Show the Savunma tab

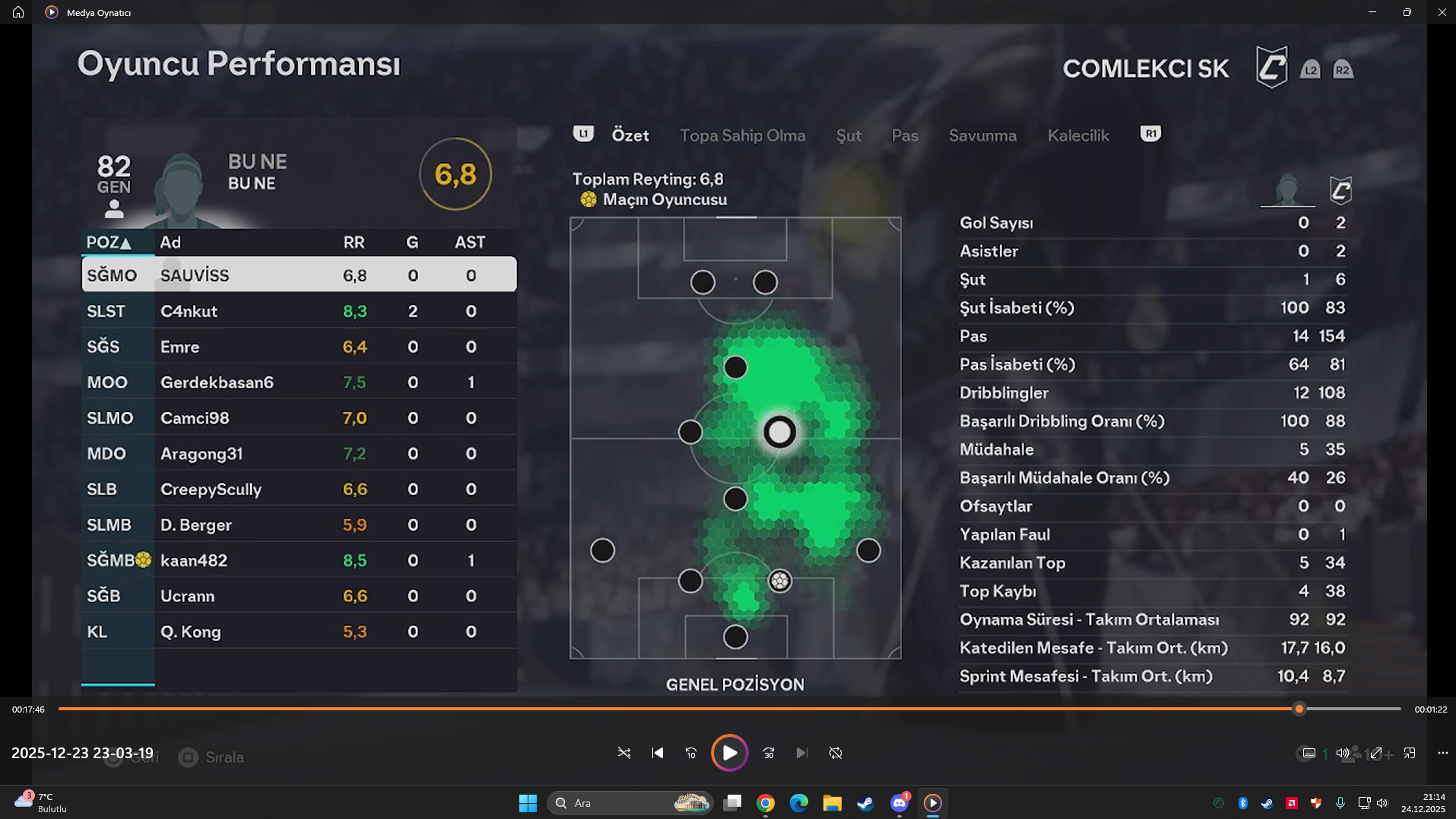[982, 135]
